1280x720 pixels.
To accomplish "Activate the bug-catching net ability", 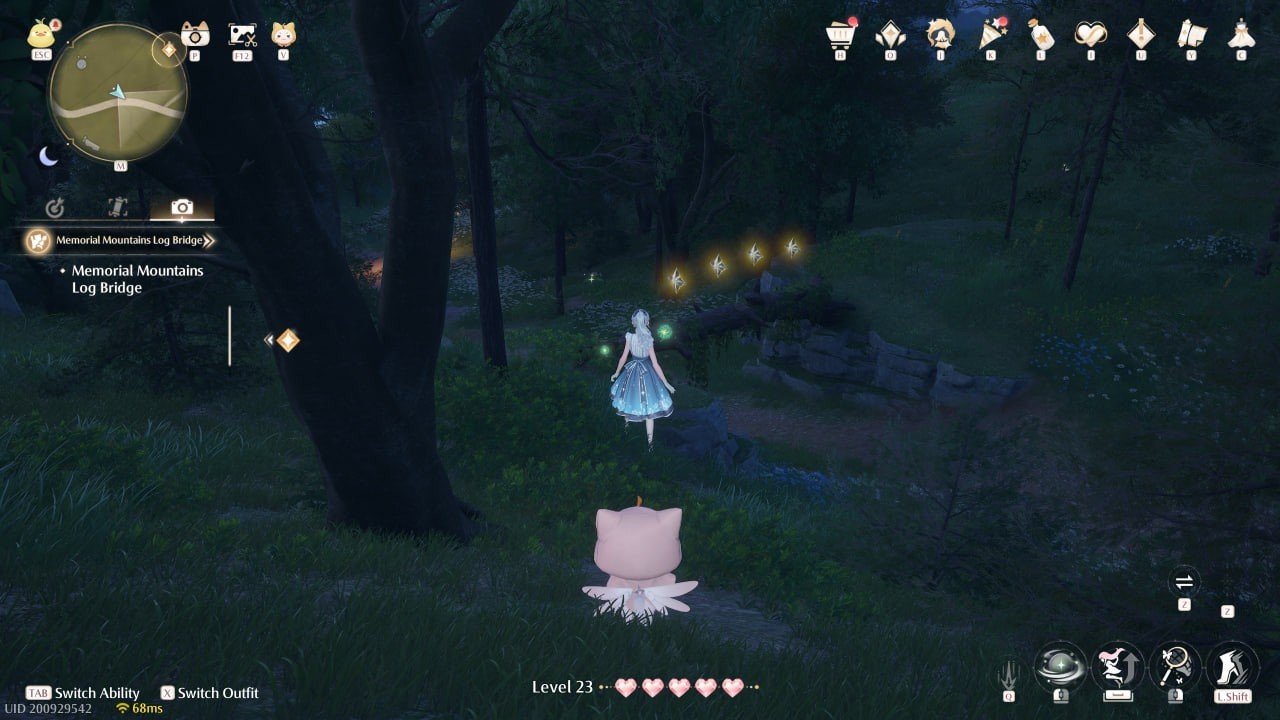I will point(1175,665).
